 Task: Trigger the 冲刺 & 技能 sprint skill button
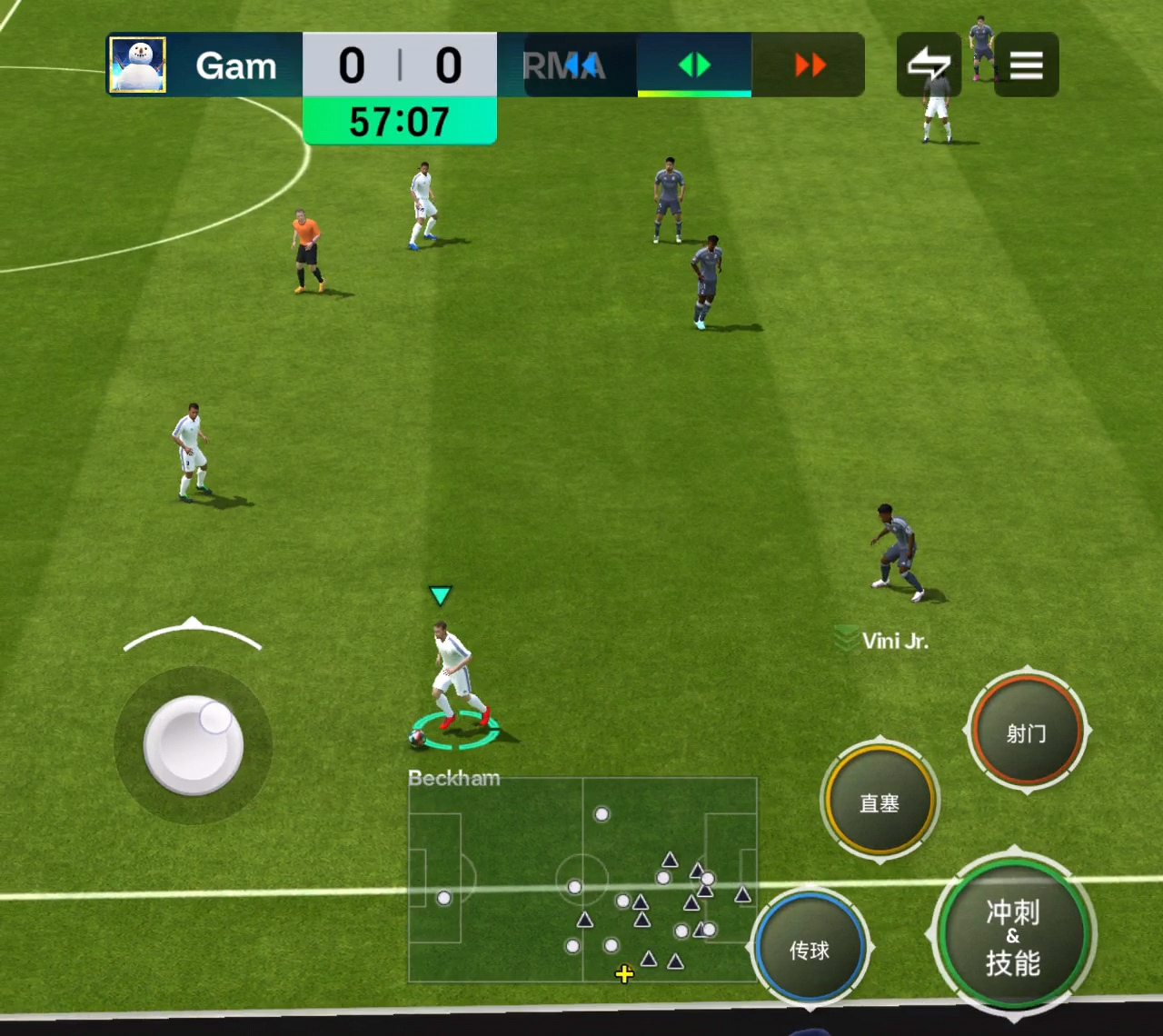1013,936
